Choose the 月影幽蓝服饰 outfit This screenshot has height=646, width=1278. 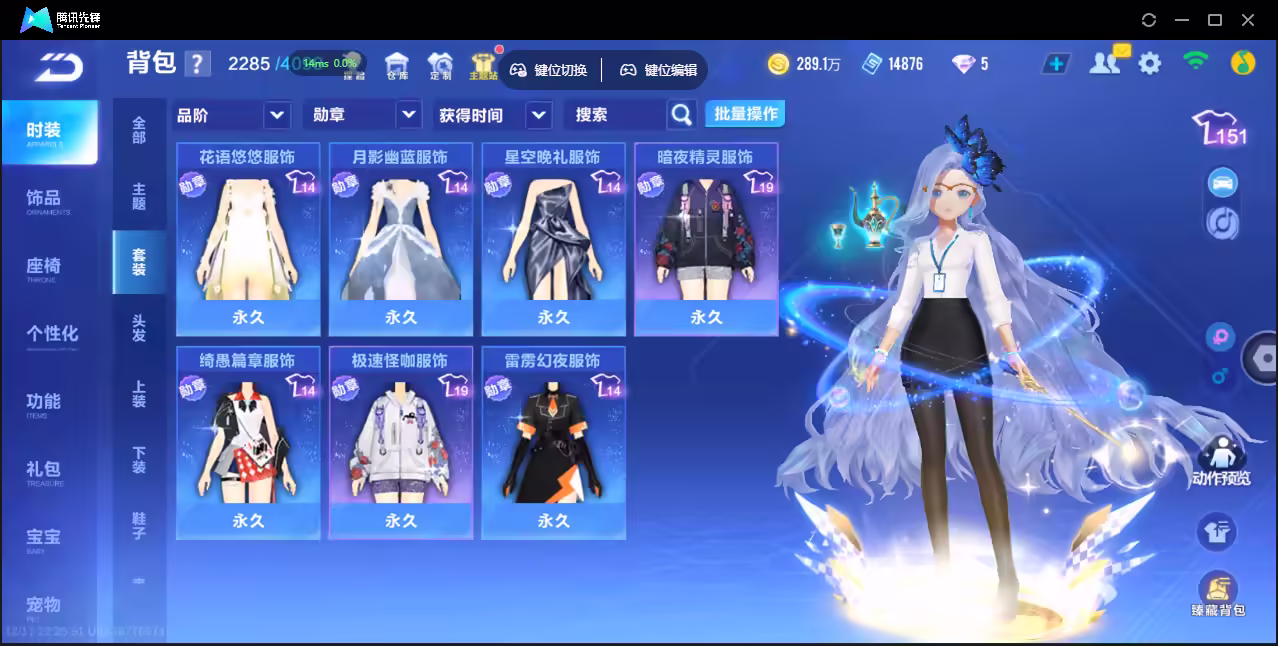click(x=400, y=240)
